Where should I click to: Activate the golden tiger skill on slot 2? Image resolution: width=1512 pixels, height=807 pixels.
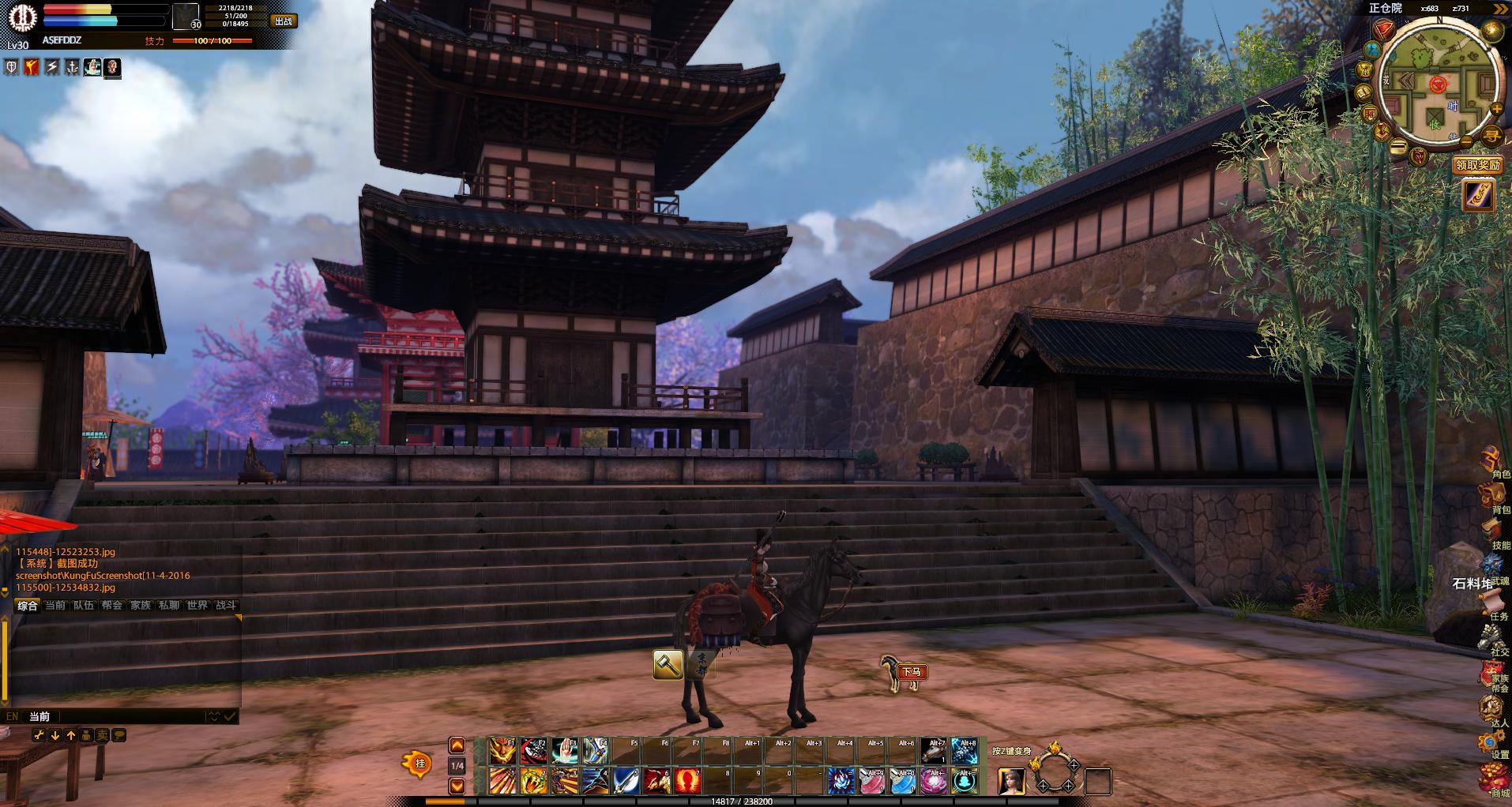coord(534,781)
